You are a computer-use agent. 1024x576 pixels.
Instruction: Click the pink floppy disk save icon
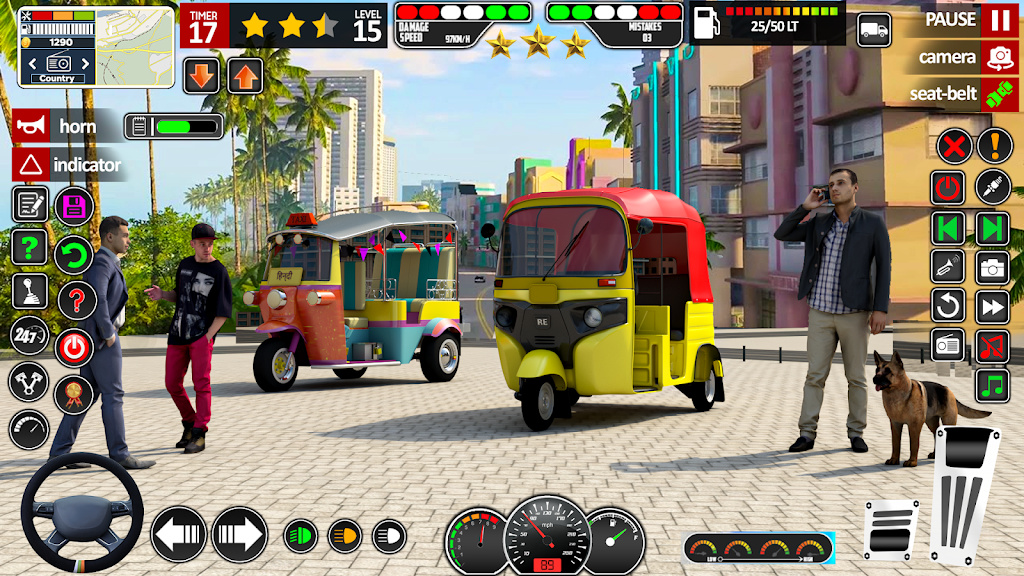74,206
